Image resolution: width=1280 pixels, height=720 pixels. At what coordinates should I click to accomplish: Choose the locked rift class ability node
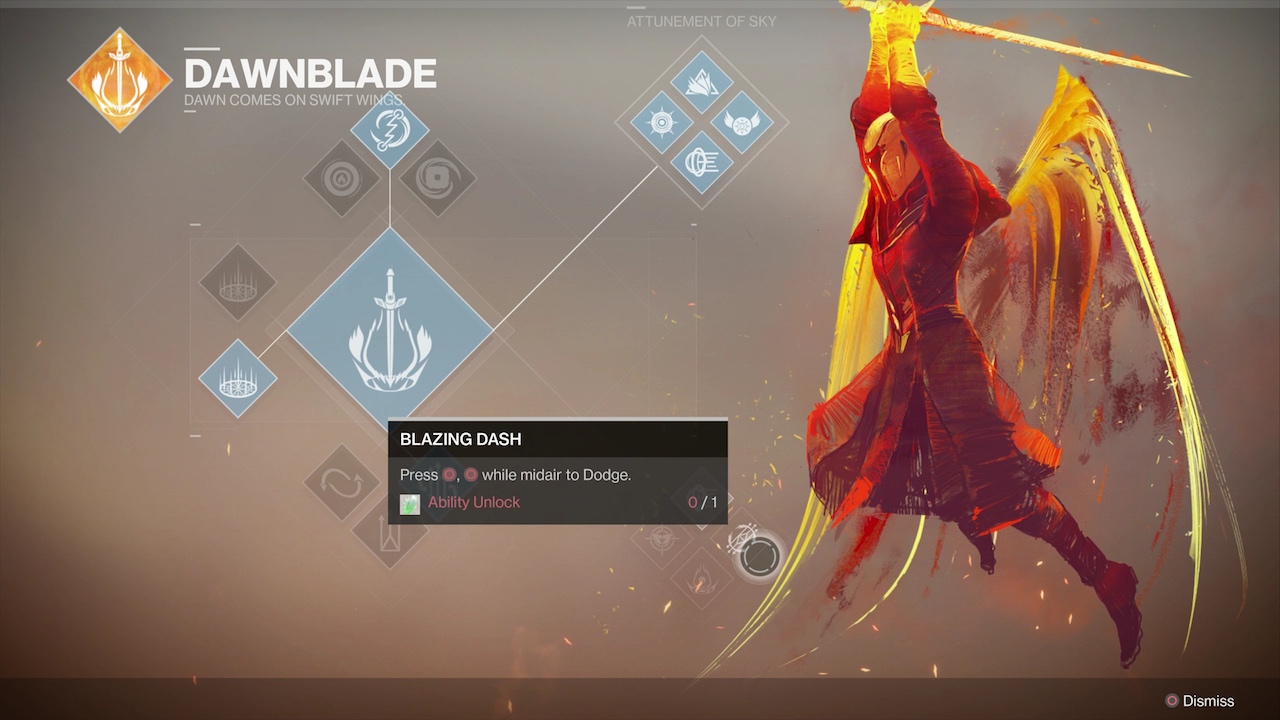[x=238, y=282]
